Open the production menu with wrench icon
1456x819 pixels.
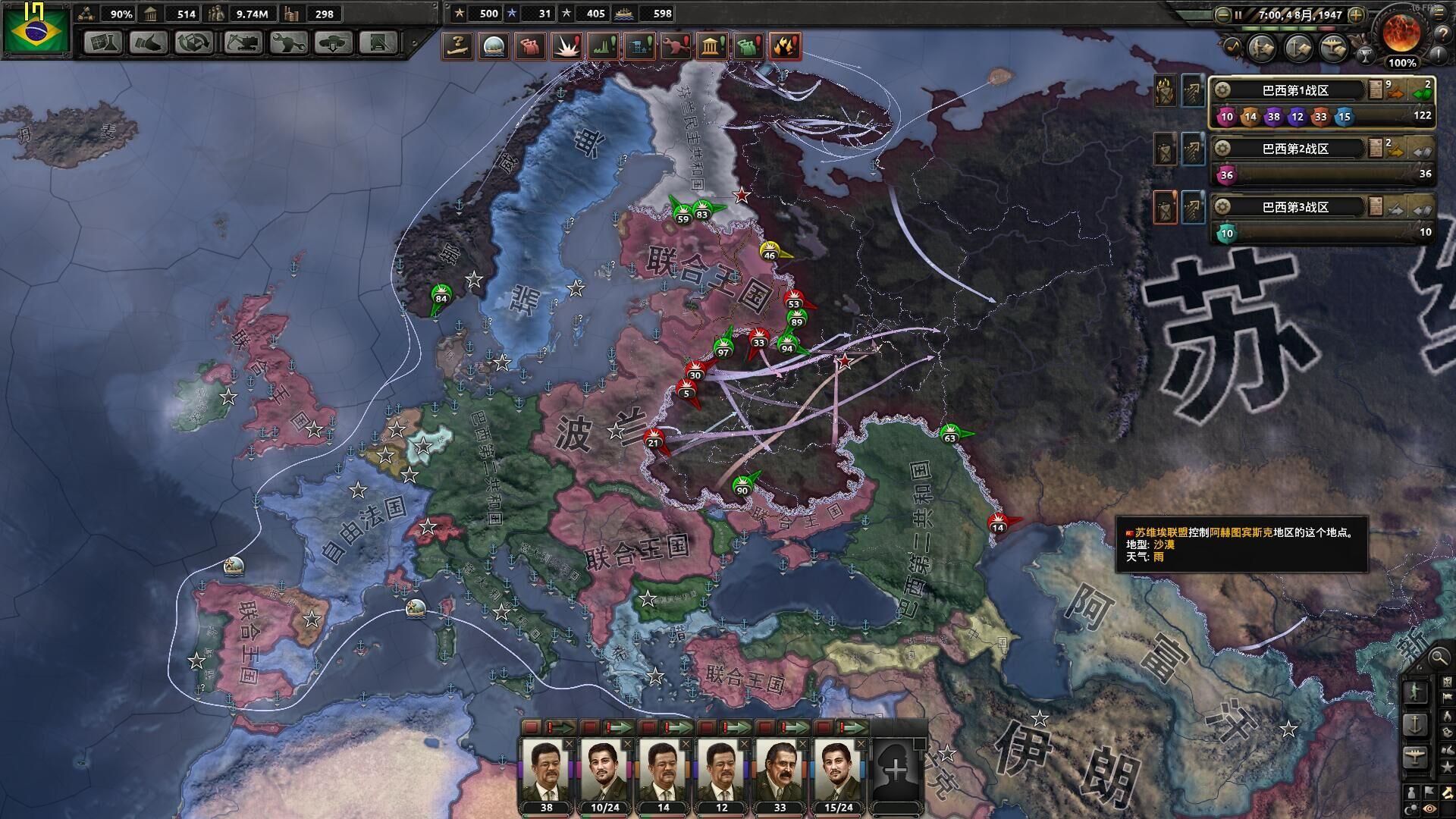click(x=289, y=42)
